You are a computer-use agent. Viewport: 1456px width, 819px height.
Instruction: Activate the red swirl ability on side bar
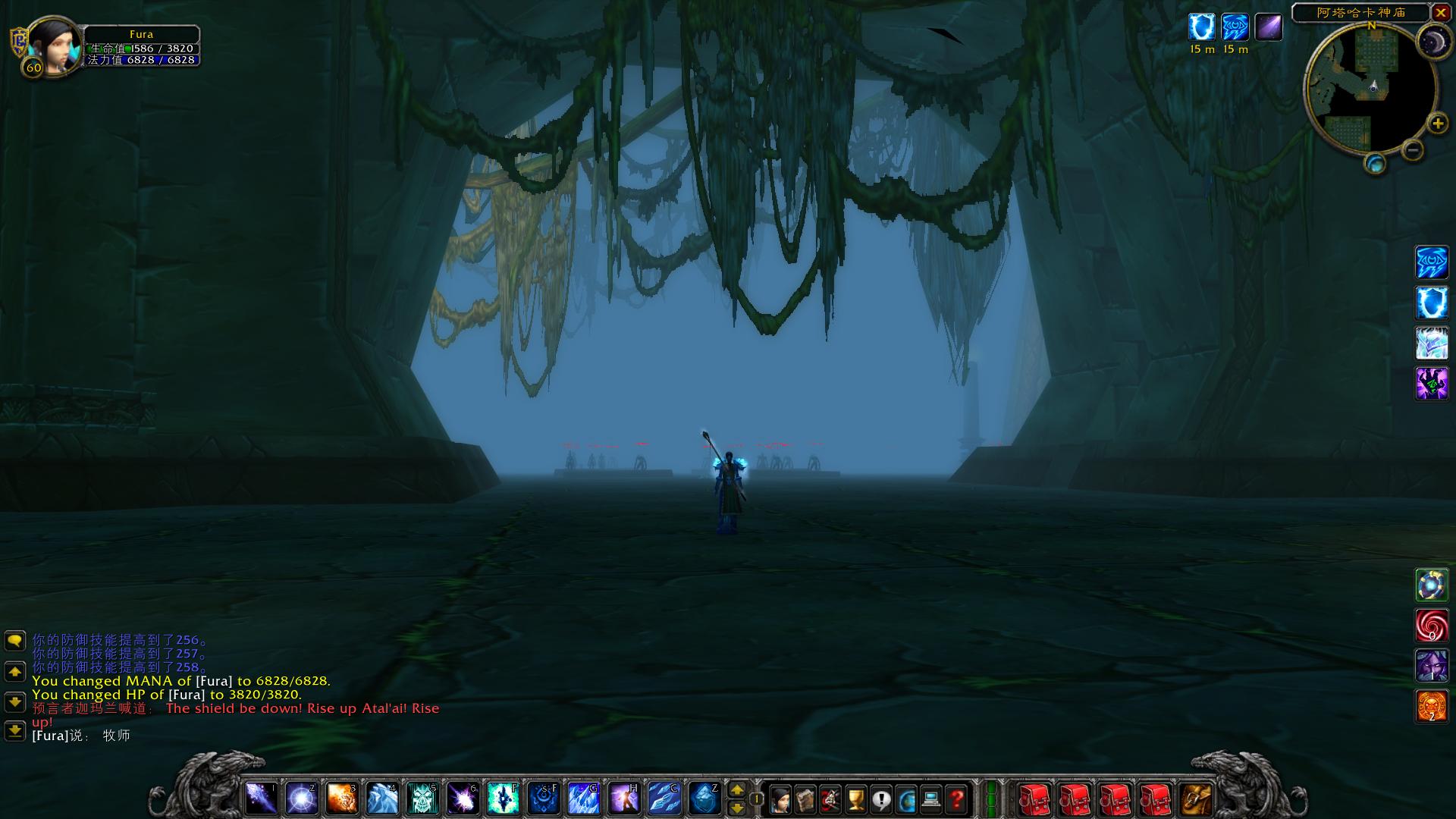pyautogui.click(x=1431, y=626)
